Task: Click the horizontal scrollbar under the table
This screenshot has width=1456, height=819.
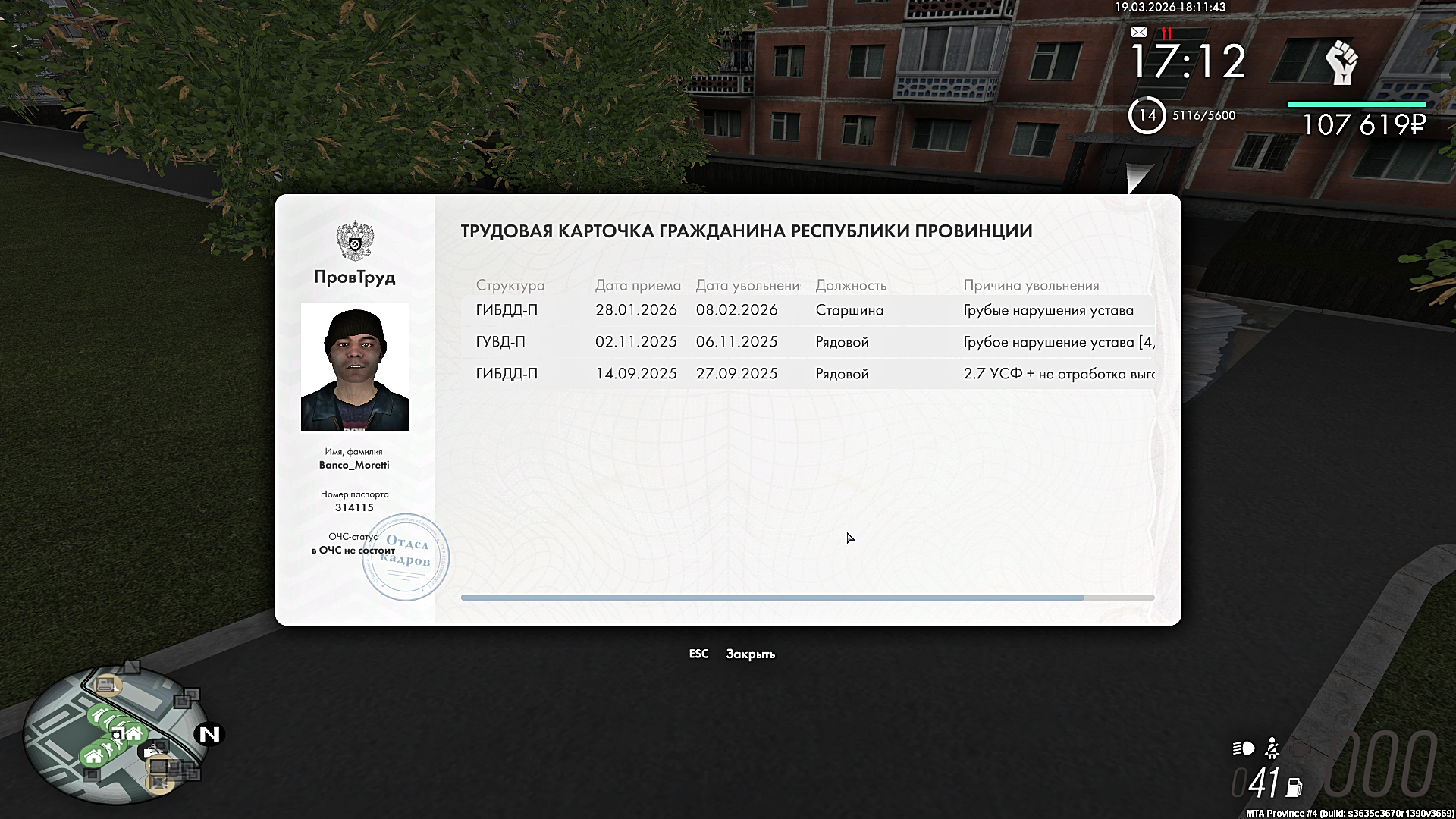Action: point(772,598)
